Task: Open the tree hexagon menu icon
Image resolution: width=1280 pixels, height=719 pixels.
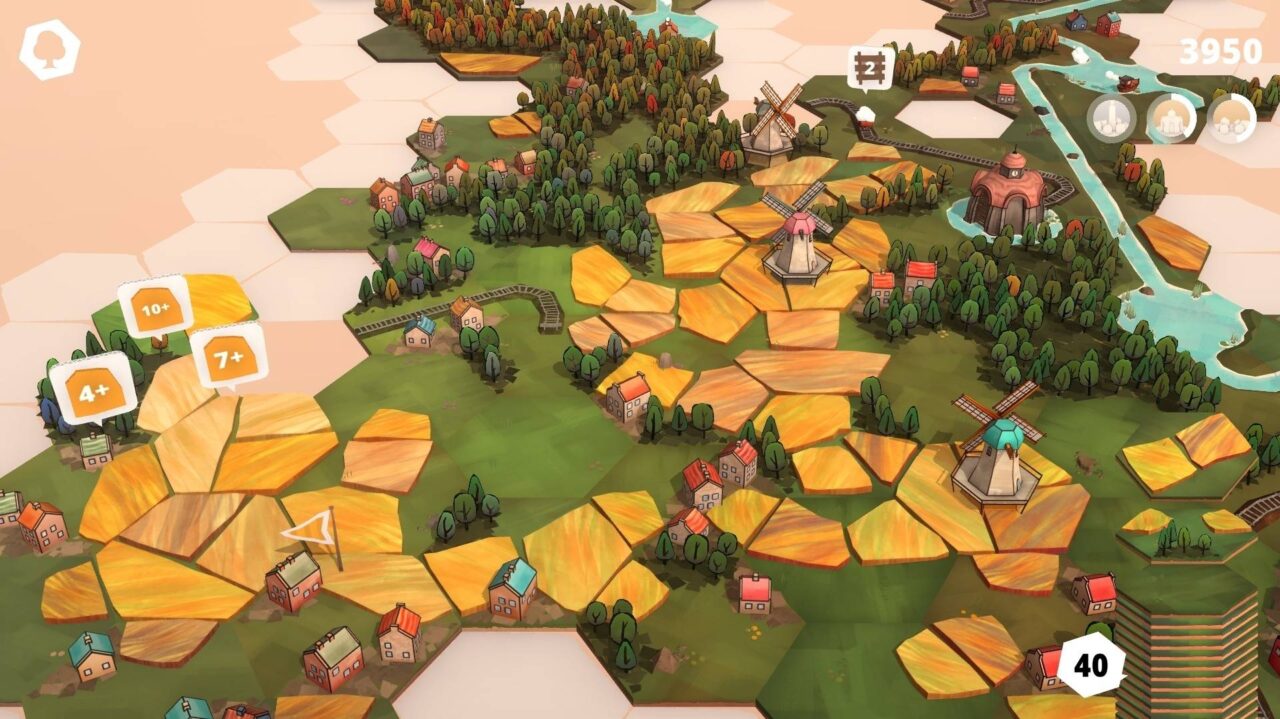Action: [50, 49]
